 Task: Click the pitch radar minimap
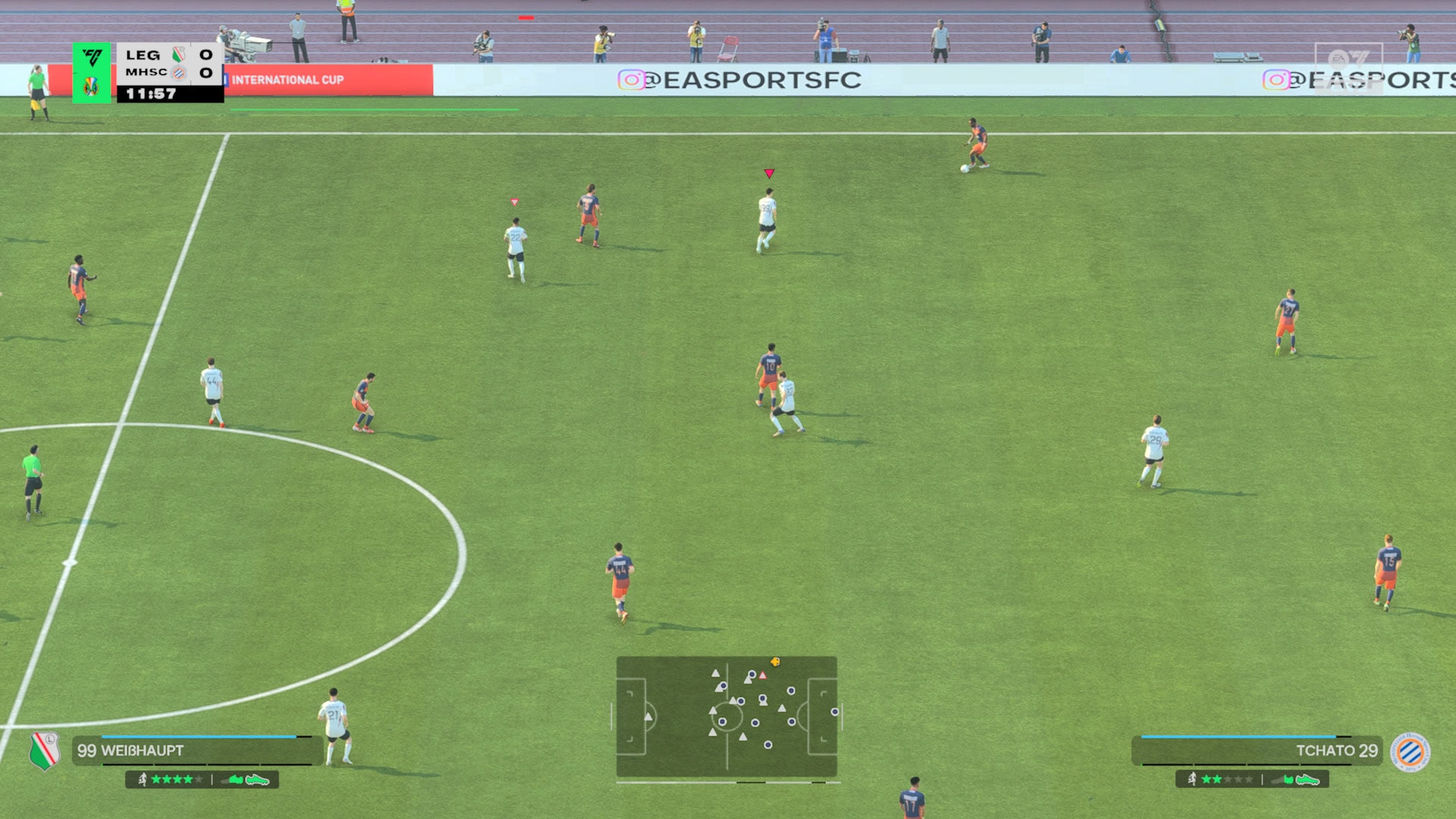(726, 717)
